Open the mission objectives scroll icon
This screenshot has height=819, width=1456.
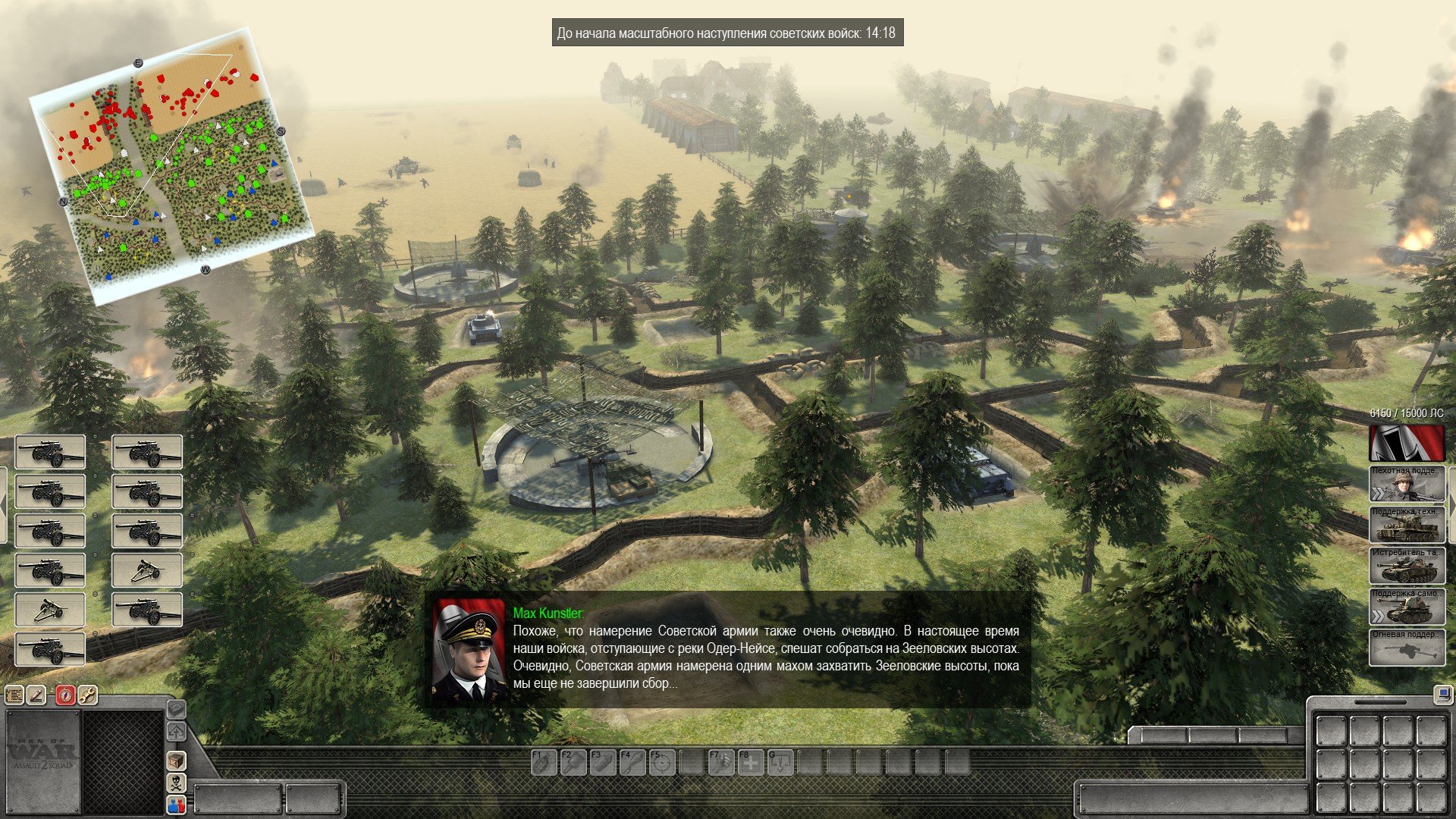click(14, 695)
